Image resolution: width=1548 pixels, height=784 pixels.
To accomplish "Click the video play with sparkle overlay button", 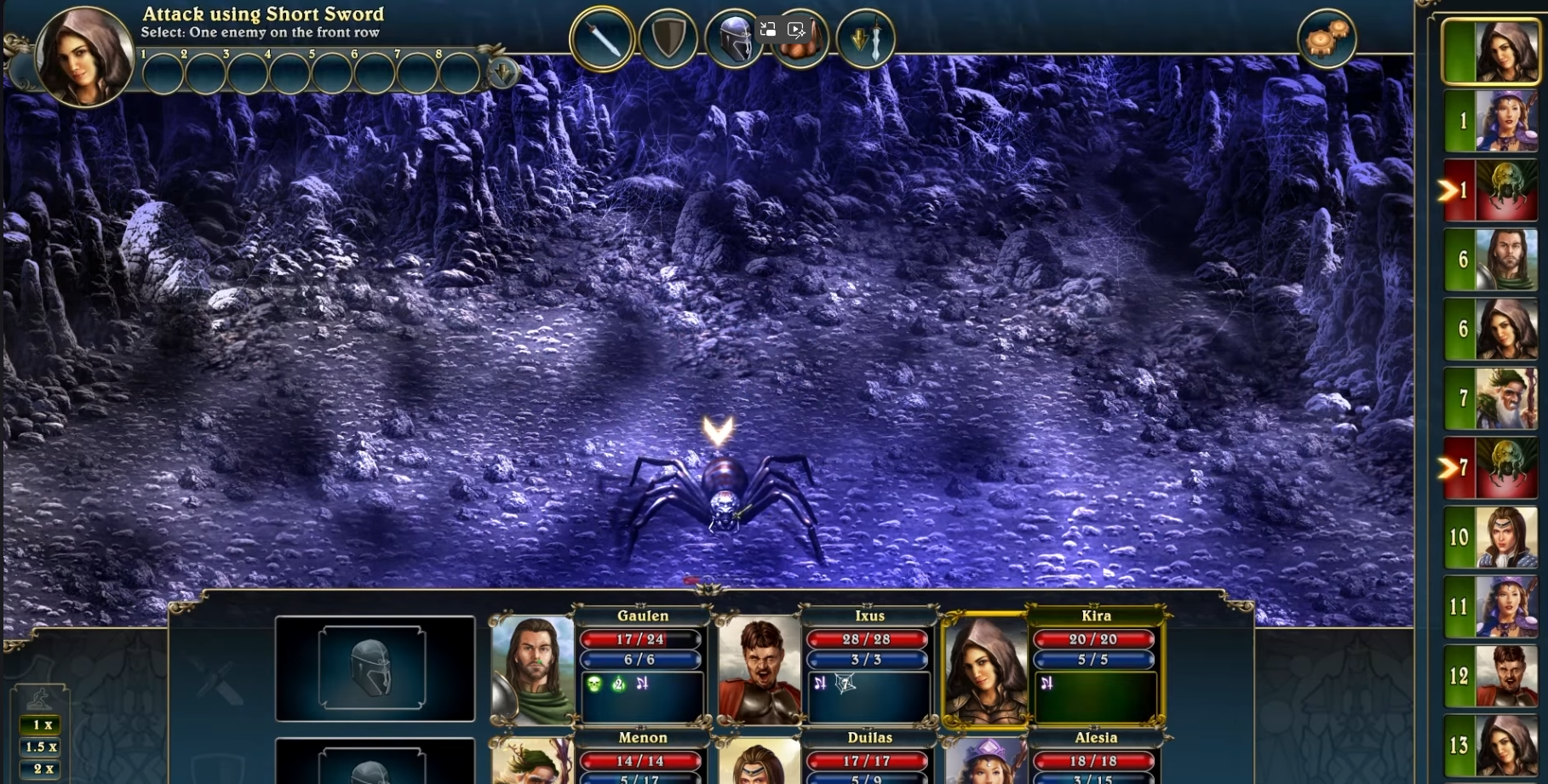I will (796, 29).
